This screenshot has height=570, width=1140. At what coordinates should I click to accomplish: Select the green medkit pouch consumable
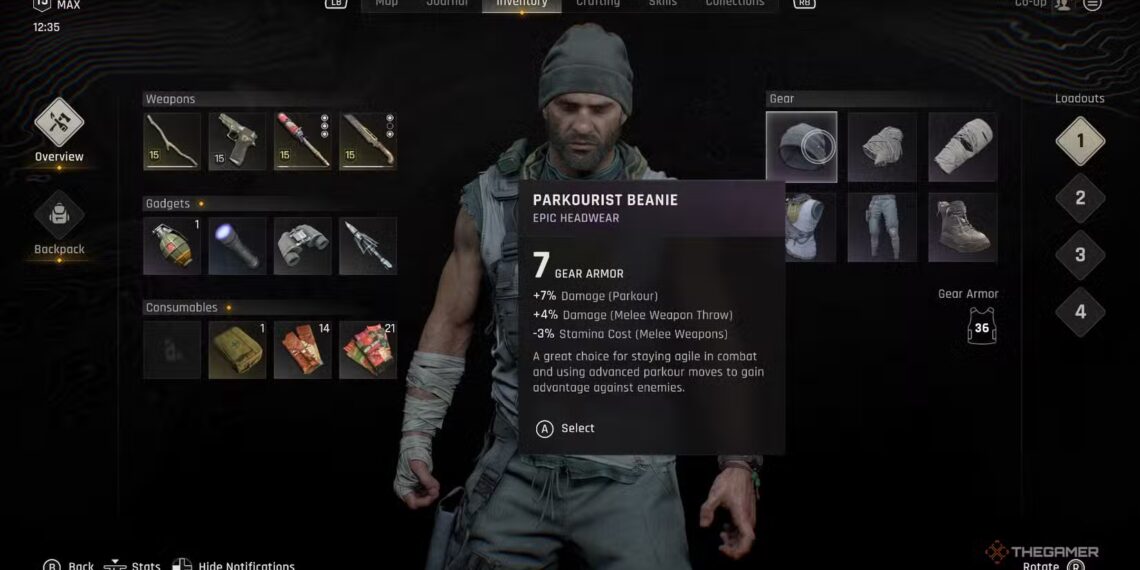(x=237, y=350)
